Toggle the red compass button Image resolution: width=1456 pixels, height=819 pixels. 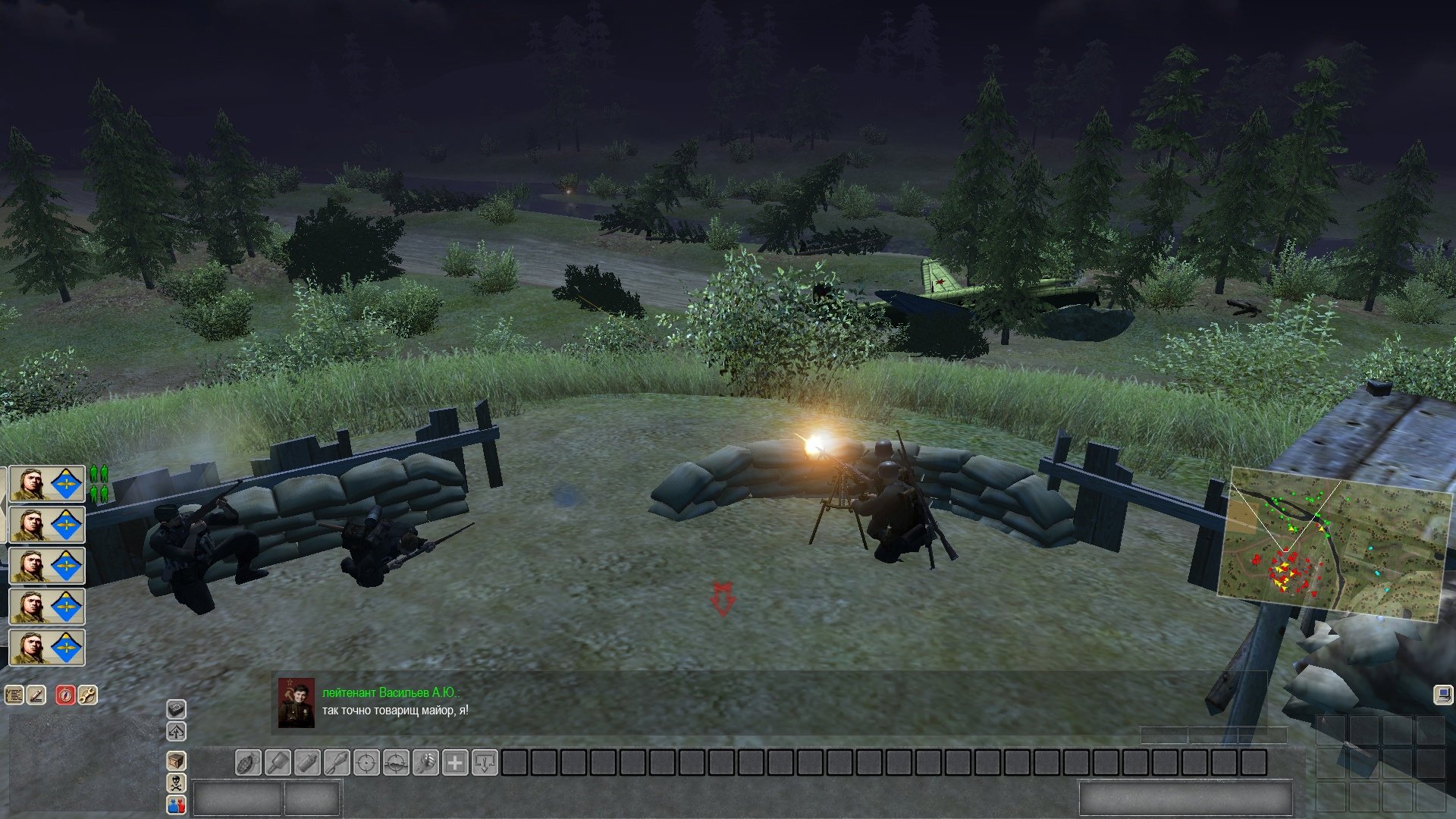point(66,695)
